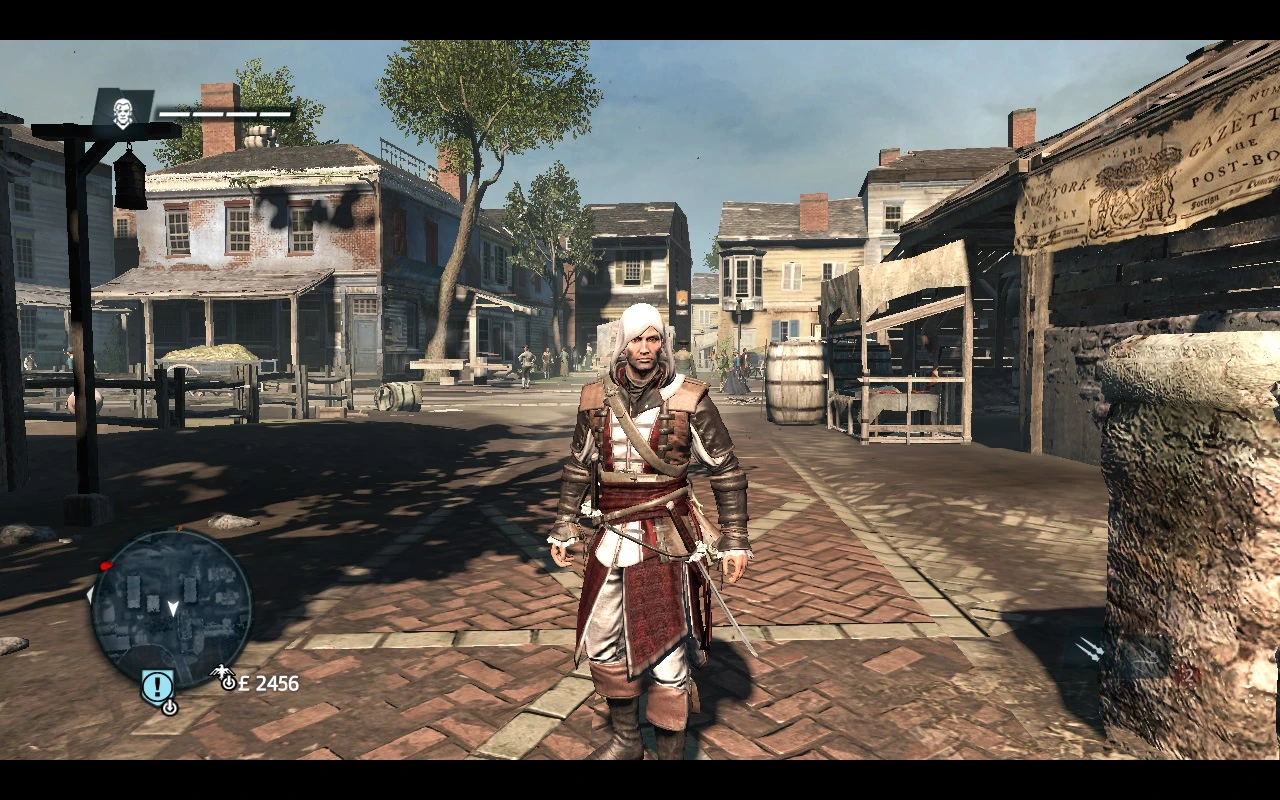
Task: Click the white player arrow on the minimap
Action: (173, 607)
